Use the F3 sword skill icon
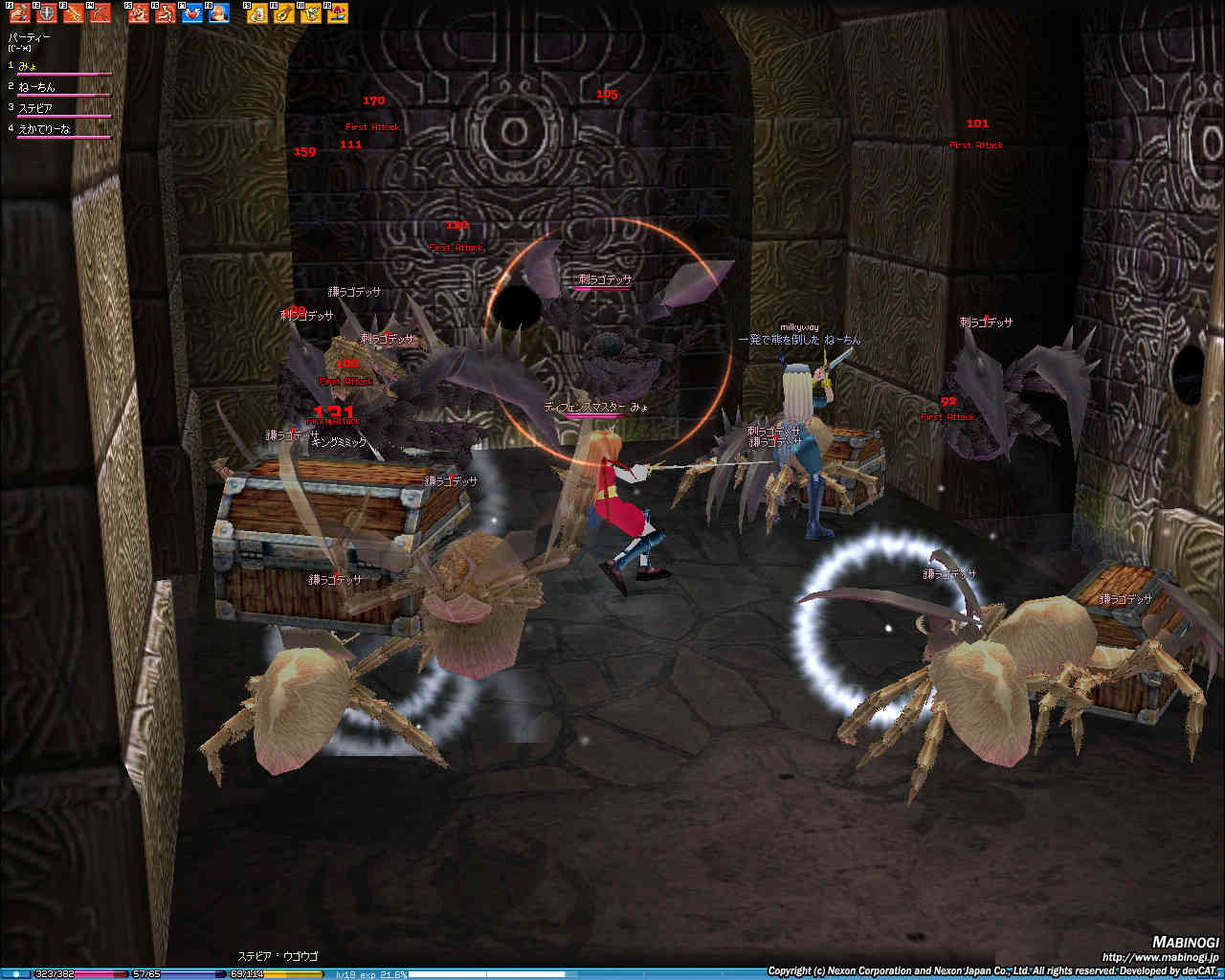Image resolution: width=1225 pixels, height=980 pixels. (x=74, y=13)
